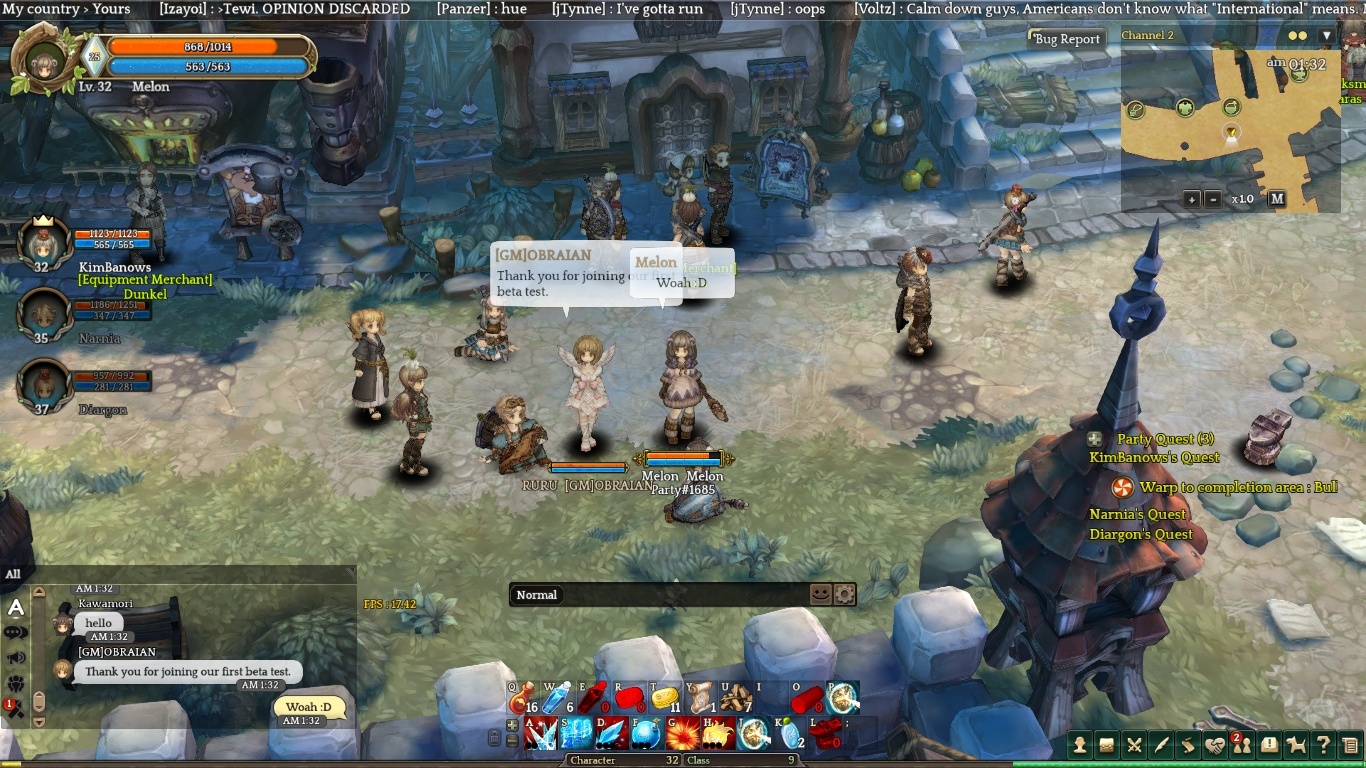Warp to completion area quest button
This screenshot has width=1366, height=768.
coord(1122,488)
